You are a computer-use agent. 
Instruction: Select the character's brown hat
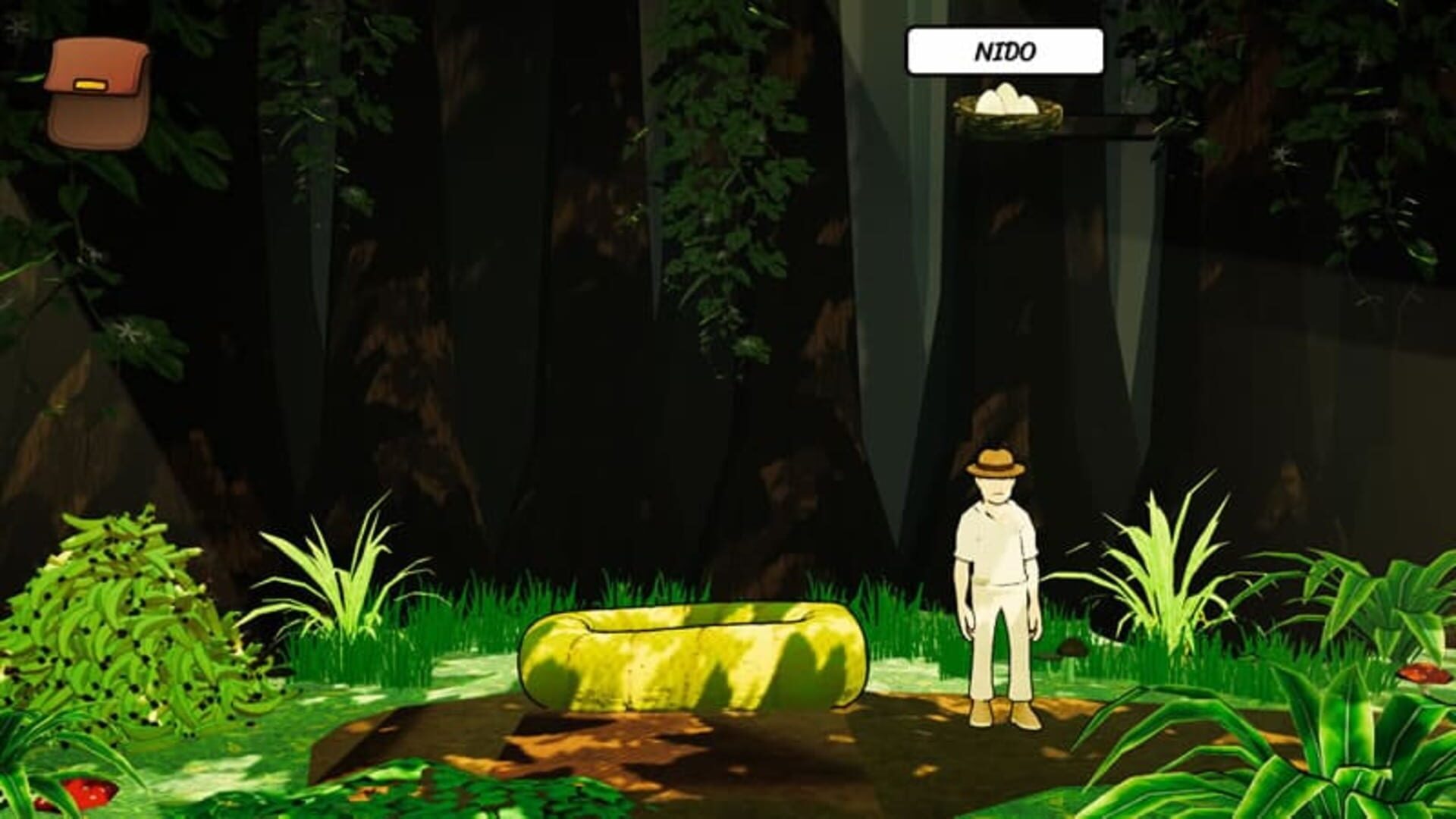pos(993,461)
